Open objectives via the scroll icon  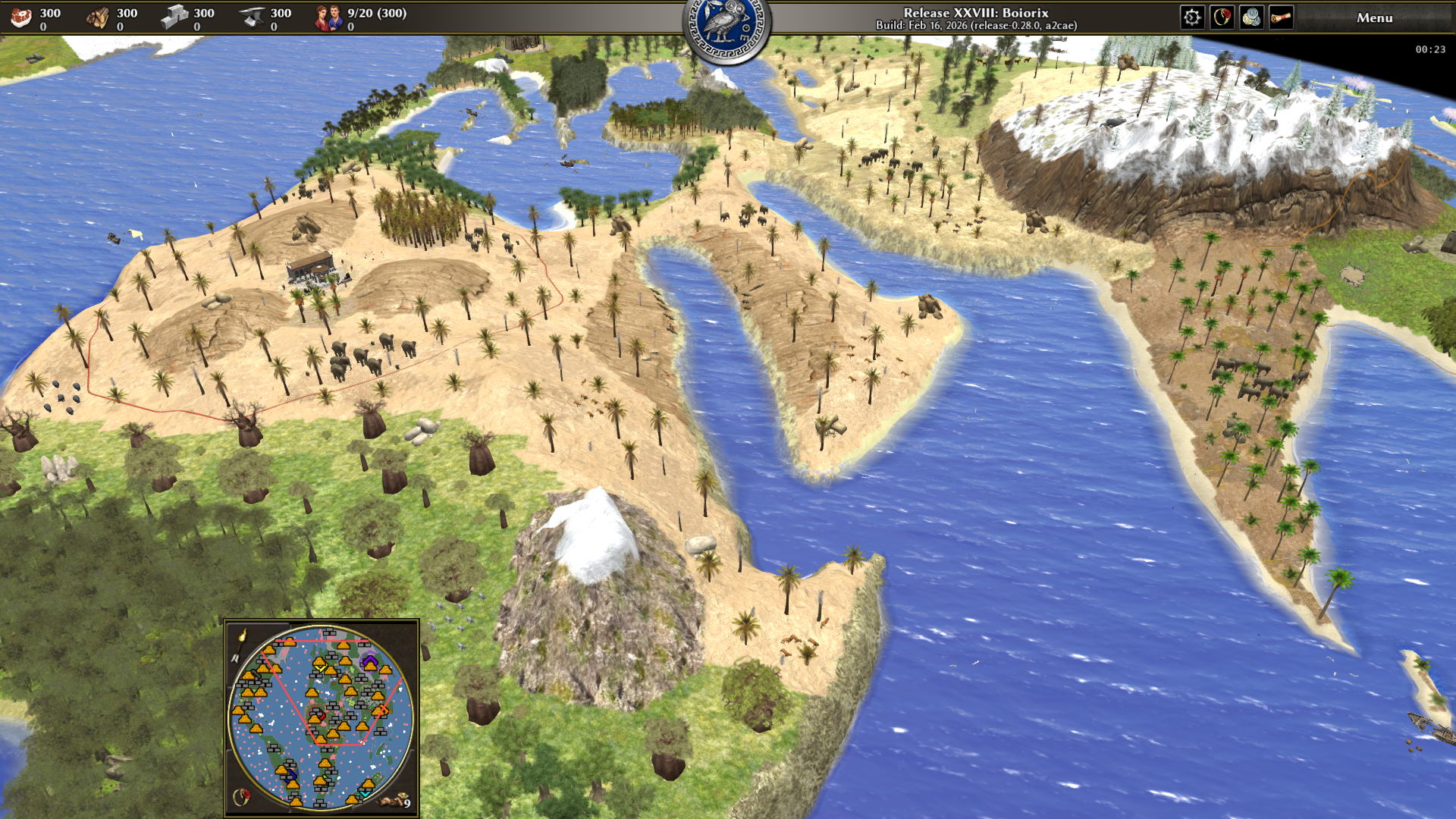pyautogui.click(x=1281, y=17)
